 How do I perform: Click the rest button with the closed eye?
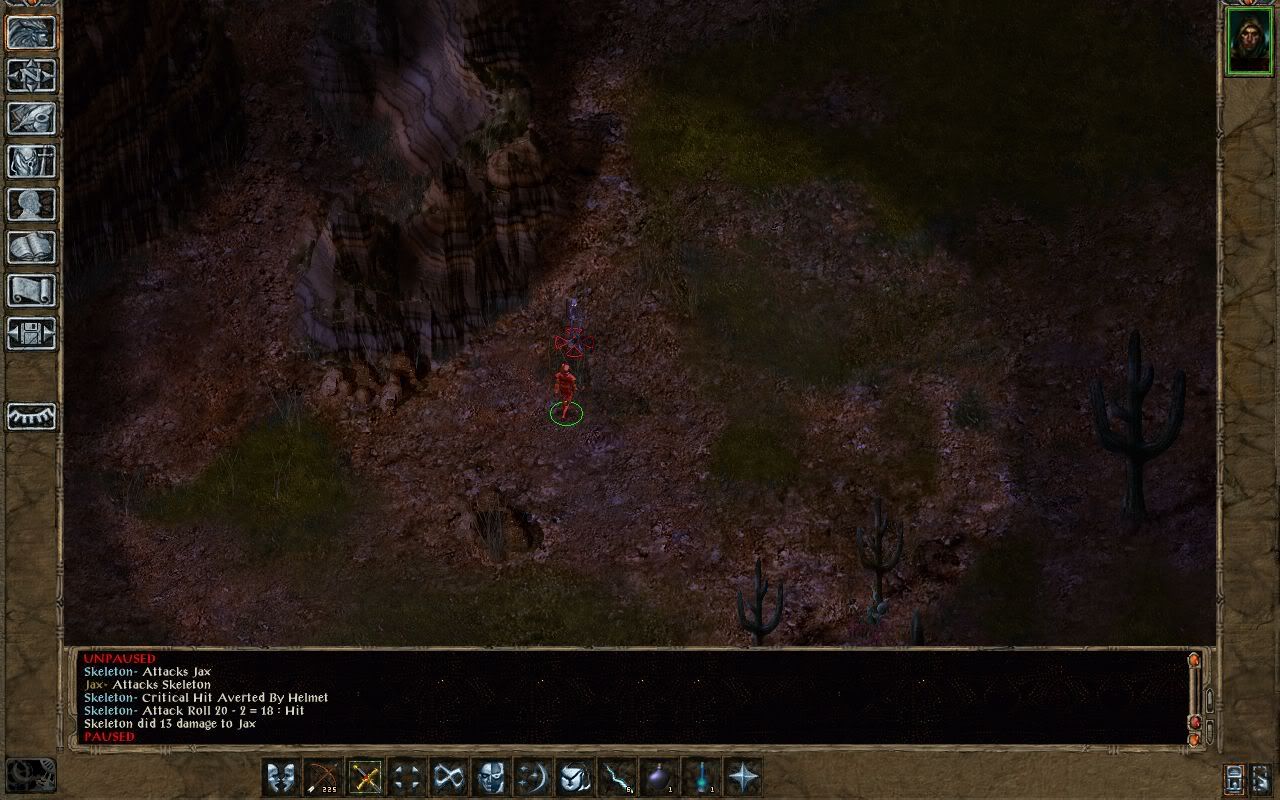coord(31,416)
